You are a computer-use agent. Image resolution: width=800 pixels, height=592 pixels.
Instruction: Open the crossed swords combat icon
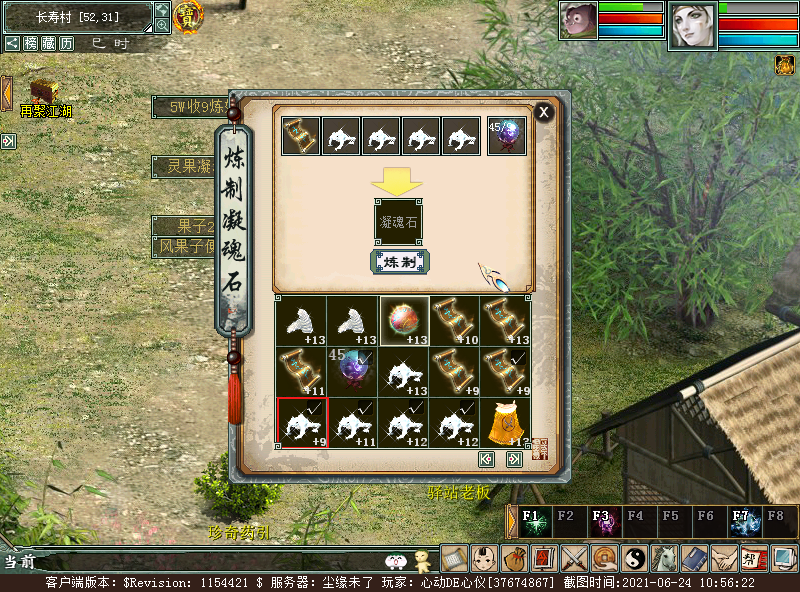pyautogui.click(x=574, y=557)
